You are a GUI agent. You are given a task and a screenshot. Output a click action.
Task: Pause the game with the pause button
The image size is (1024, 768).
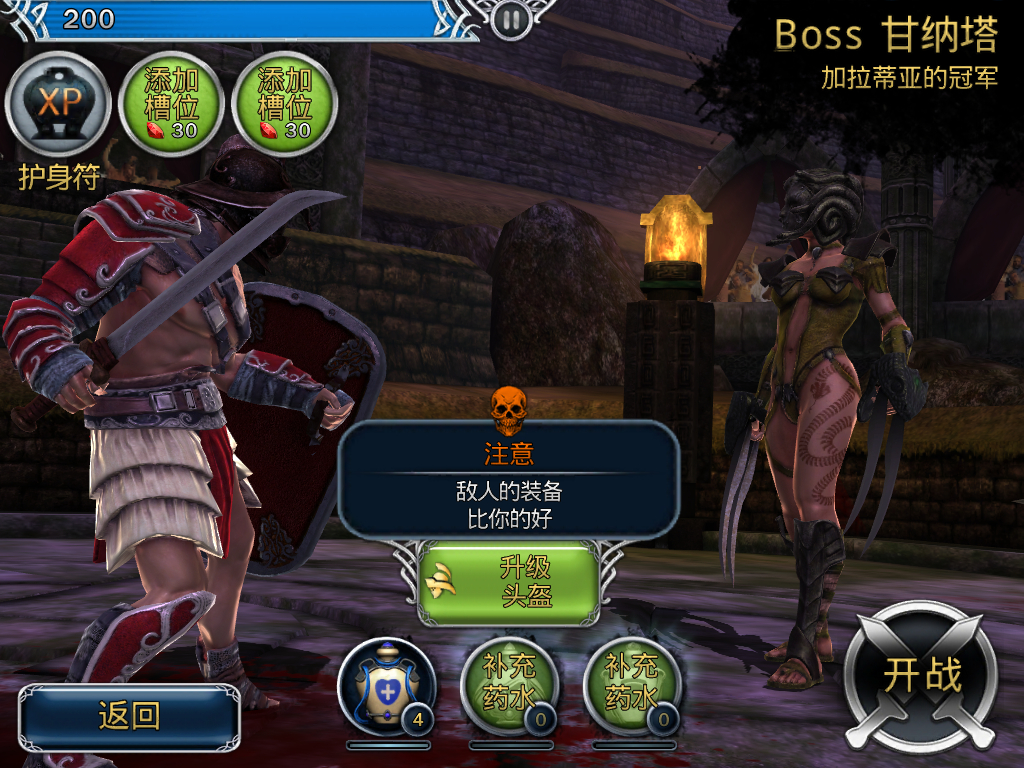(x=510, y=18)
